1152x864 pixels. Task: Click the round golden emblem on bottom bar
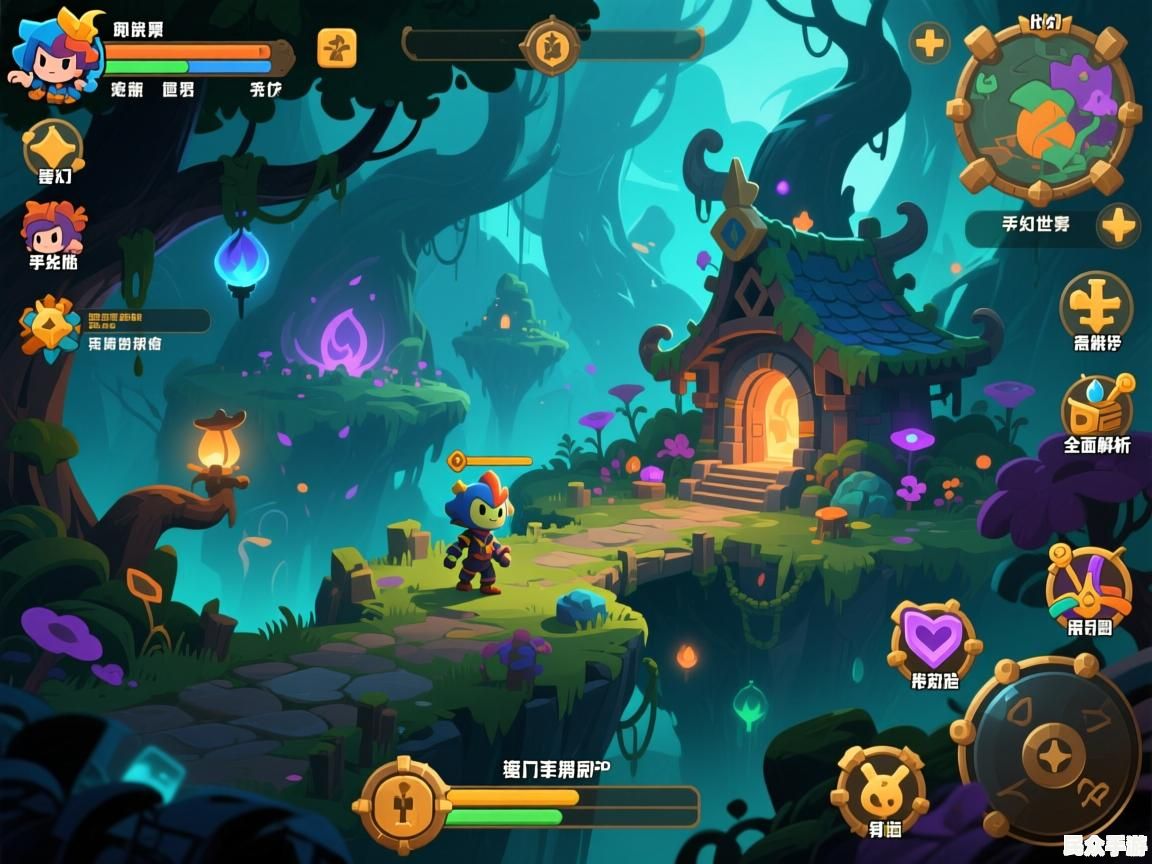tap(402, 806)
